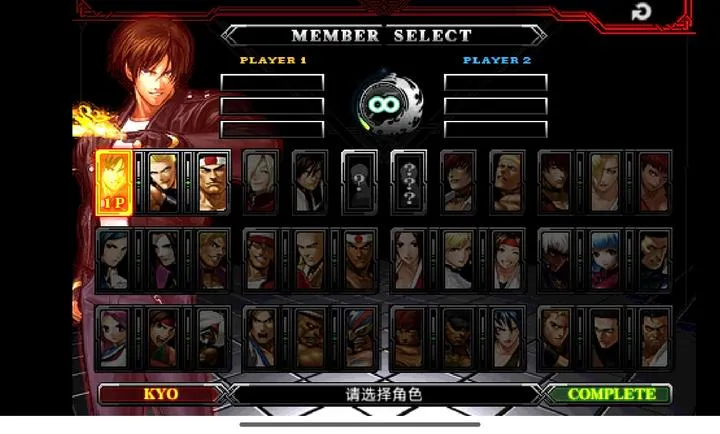Tap the infinity orb between the player slots
The height and width of the screenshot is (434, 720).
point(385,103)
